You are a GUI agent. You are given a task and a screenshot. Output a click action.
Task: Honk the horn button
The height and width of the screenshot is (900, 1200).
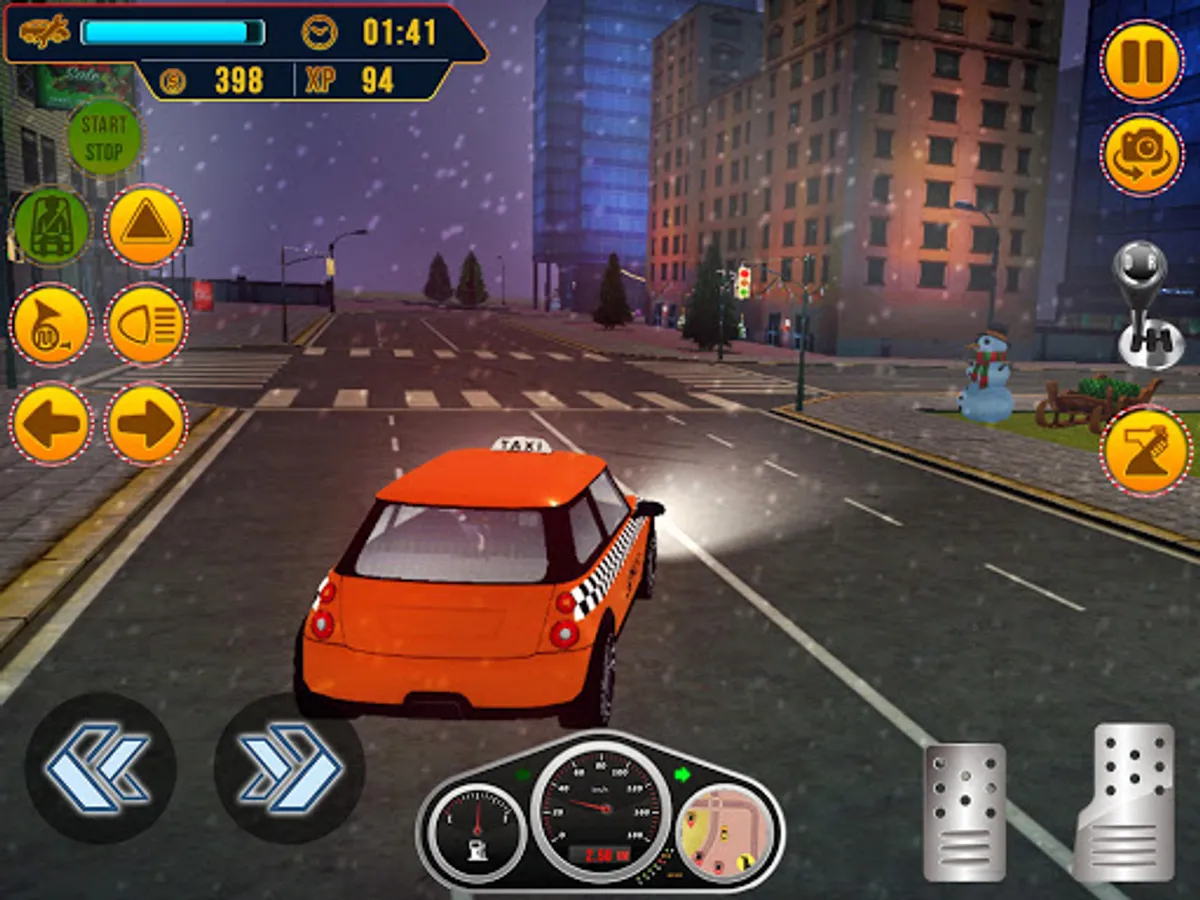(51, 325)
